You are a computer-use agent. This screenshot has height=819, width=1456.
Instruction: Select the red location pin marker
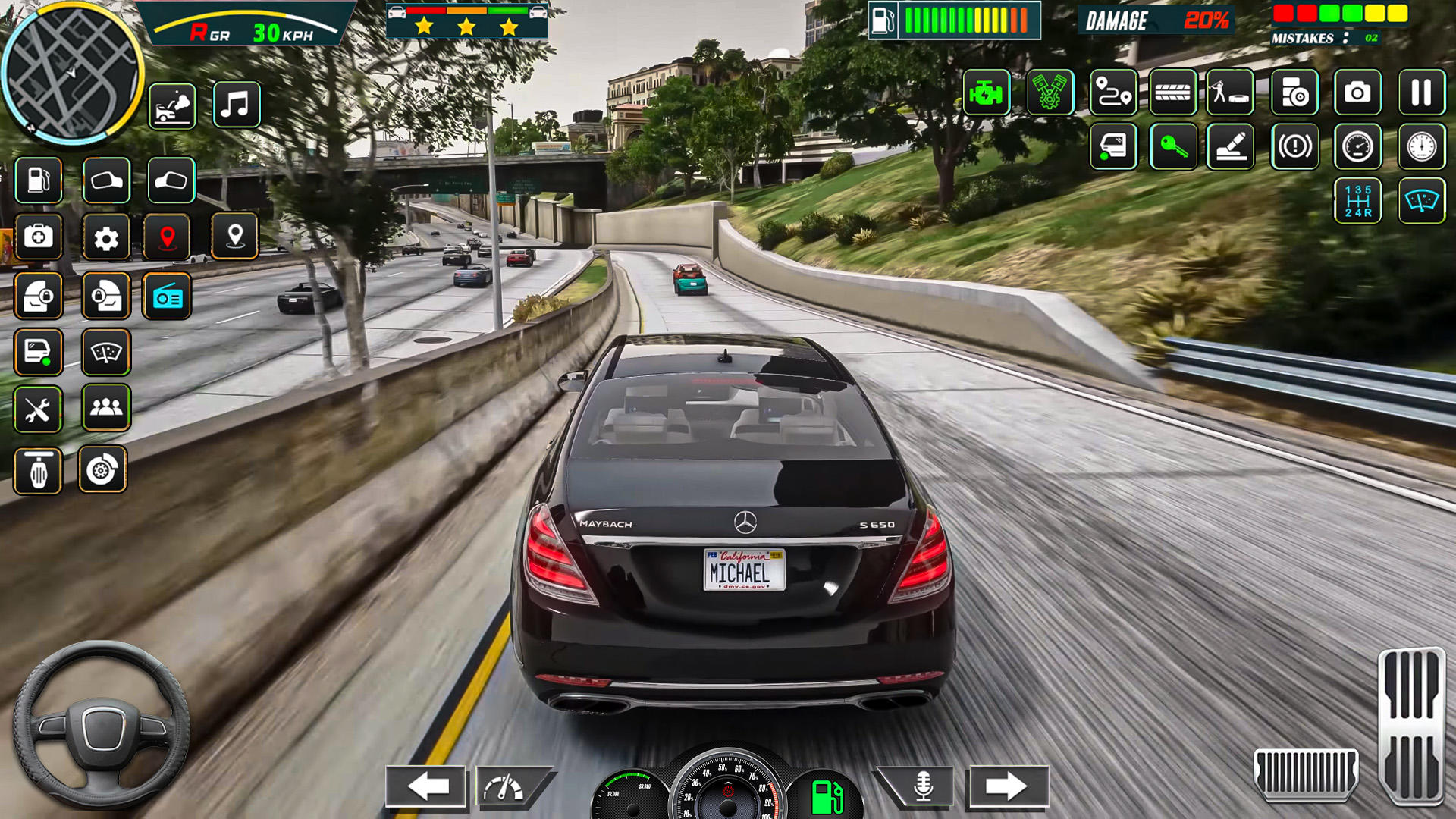click(168, 237)
